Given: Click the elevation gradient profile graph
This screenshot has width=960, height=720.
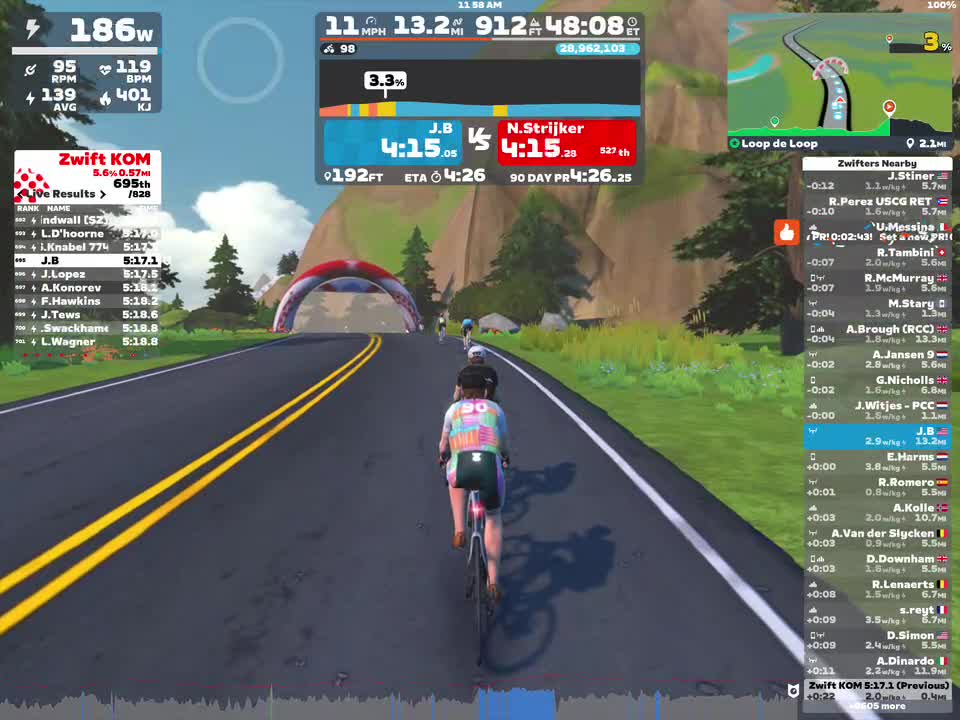Looking at the screenshot, I should pos(480,89).
